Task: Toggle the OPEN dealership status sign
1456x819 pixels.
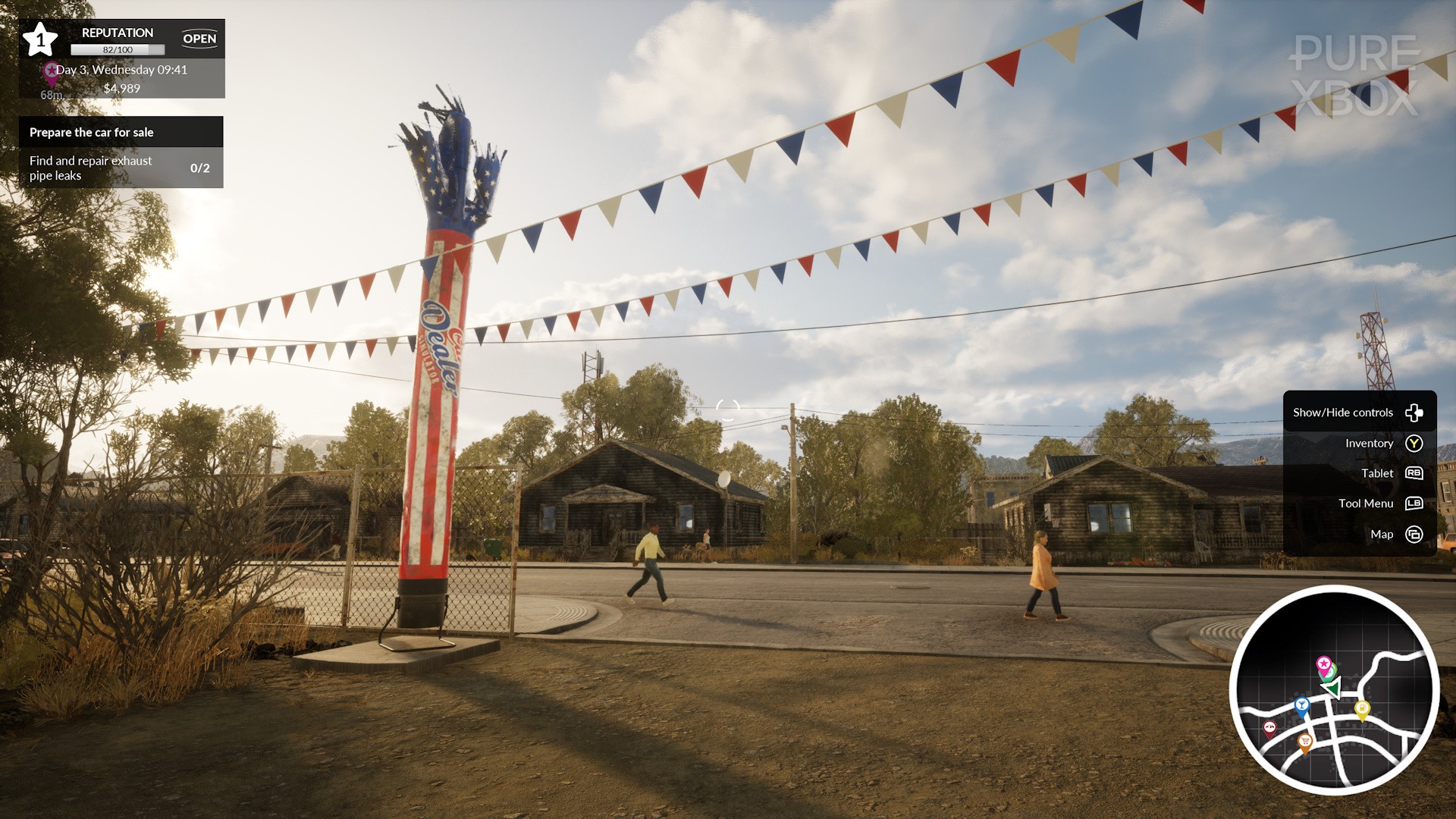Action: 199,39
